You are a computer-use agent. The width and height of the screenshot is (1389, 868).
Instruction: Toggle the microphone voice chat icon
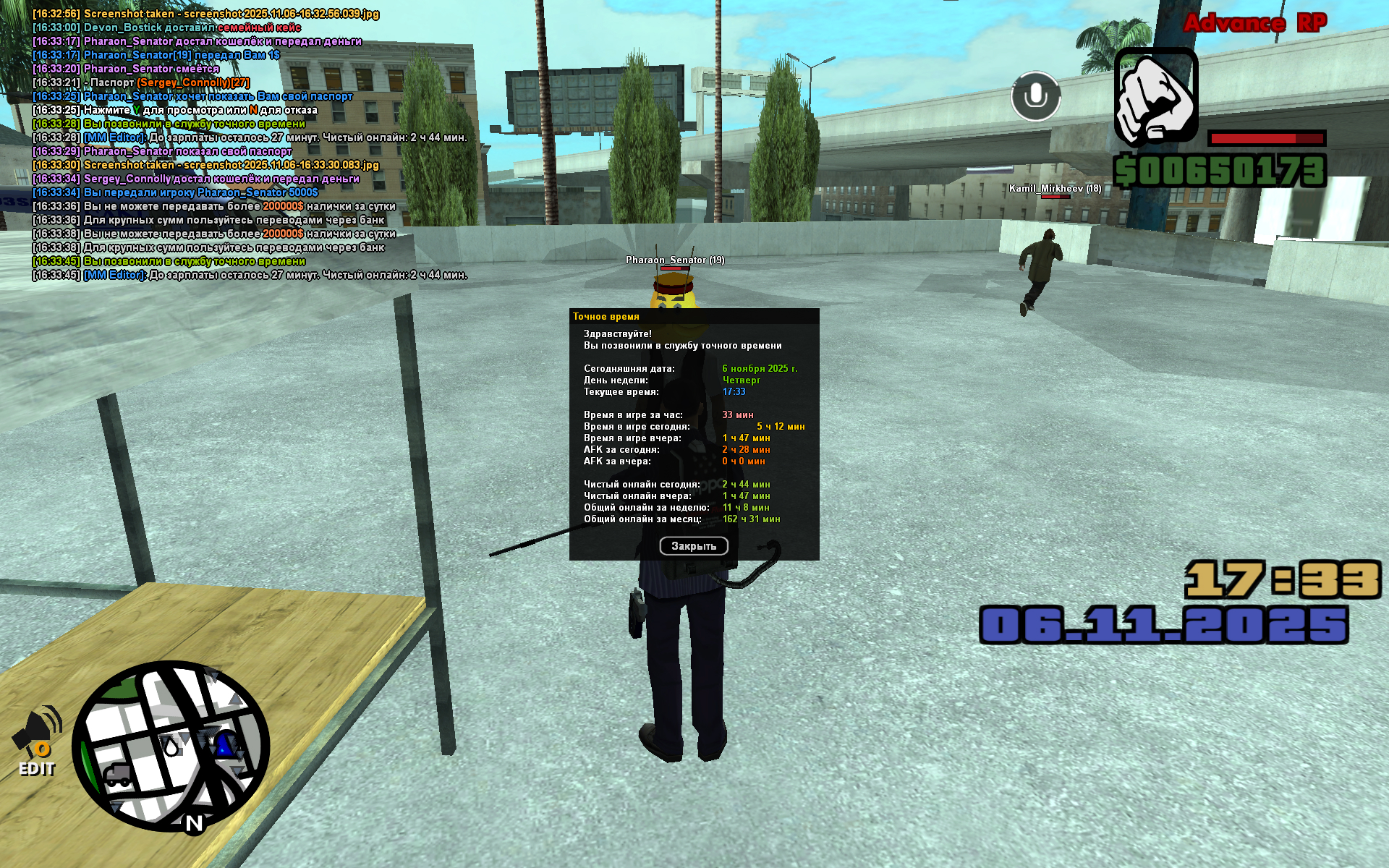click(1035, 96)
